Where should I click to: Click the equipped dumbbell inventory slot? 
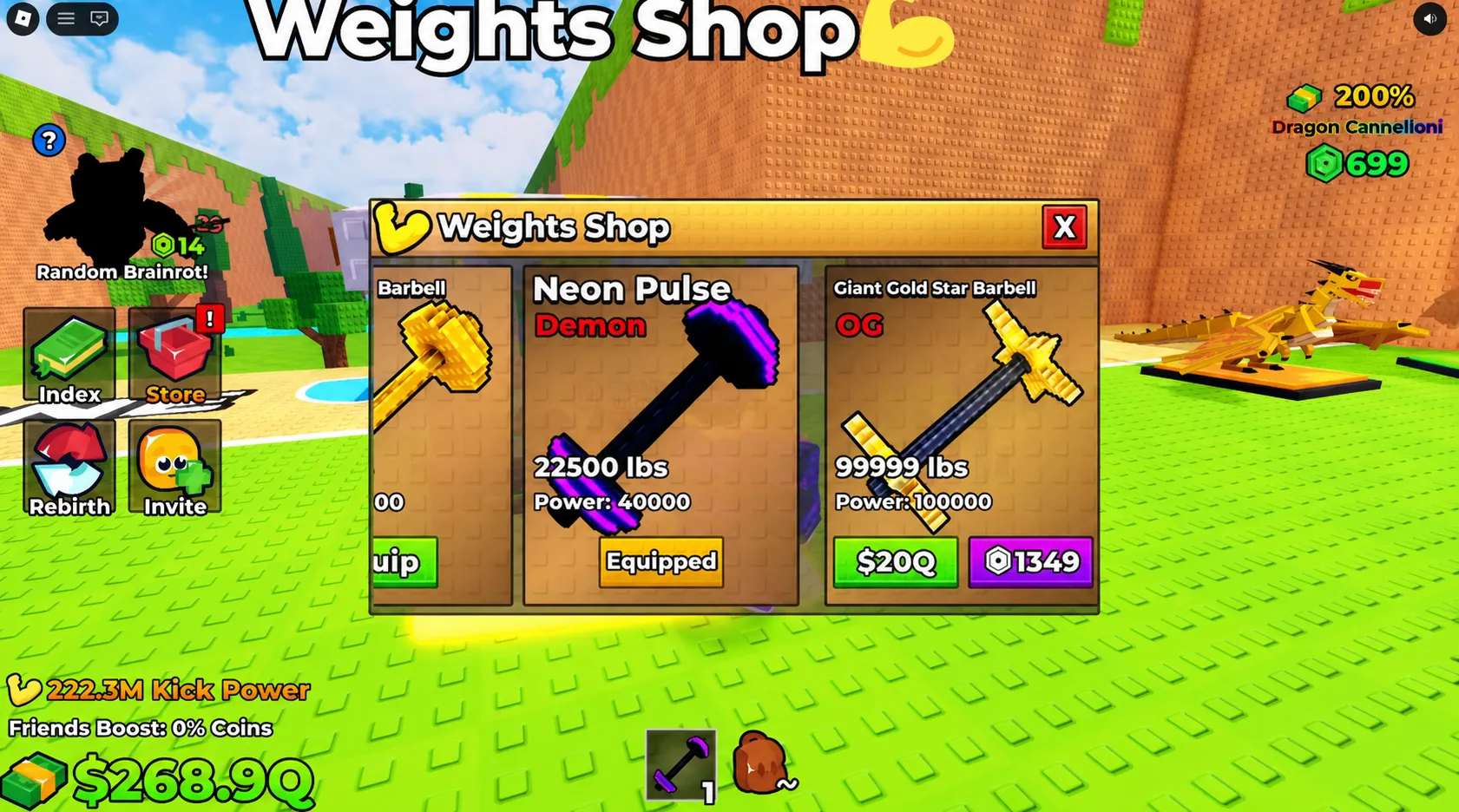(680, 763)
